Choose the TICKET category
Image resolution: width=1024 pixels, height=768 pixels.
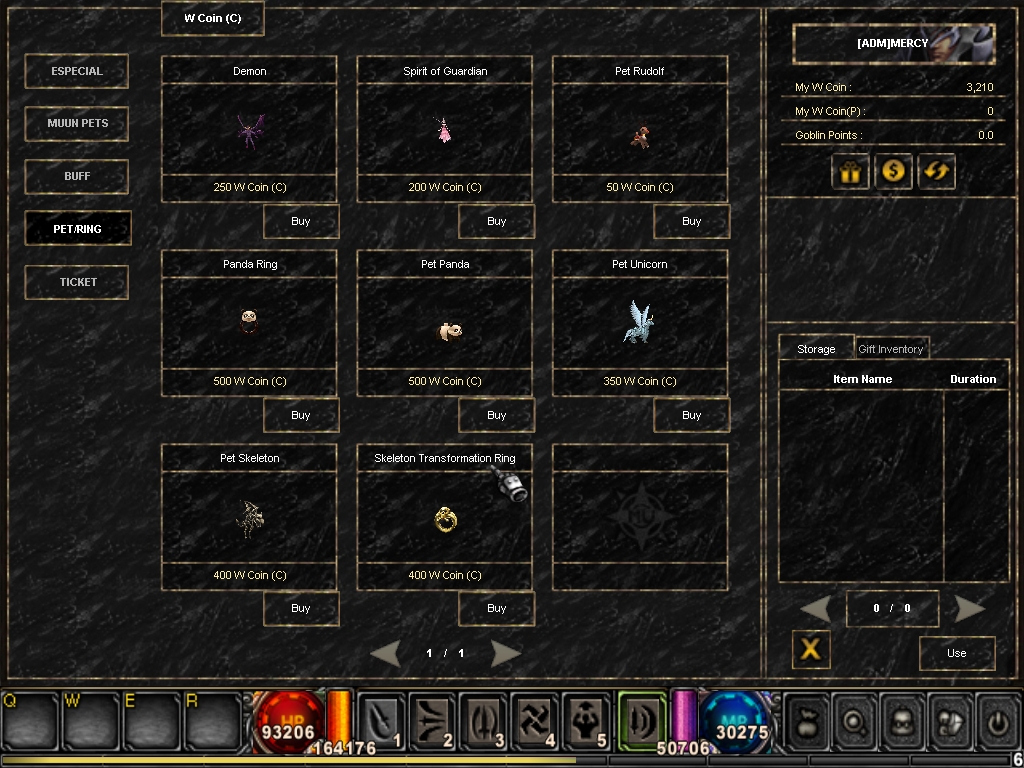click(77, 282)
